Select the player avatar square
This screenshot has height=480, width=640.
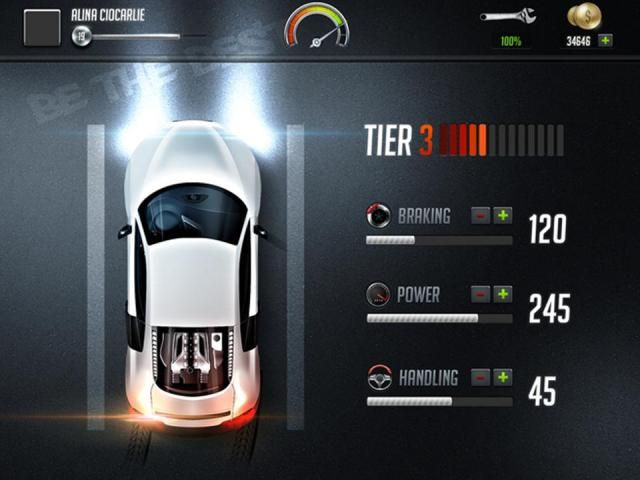pyautogui.click(x=41, y=27)
